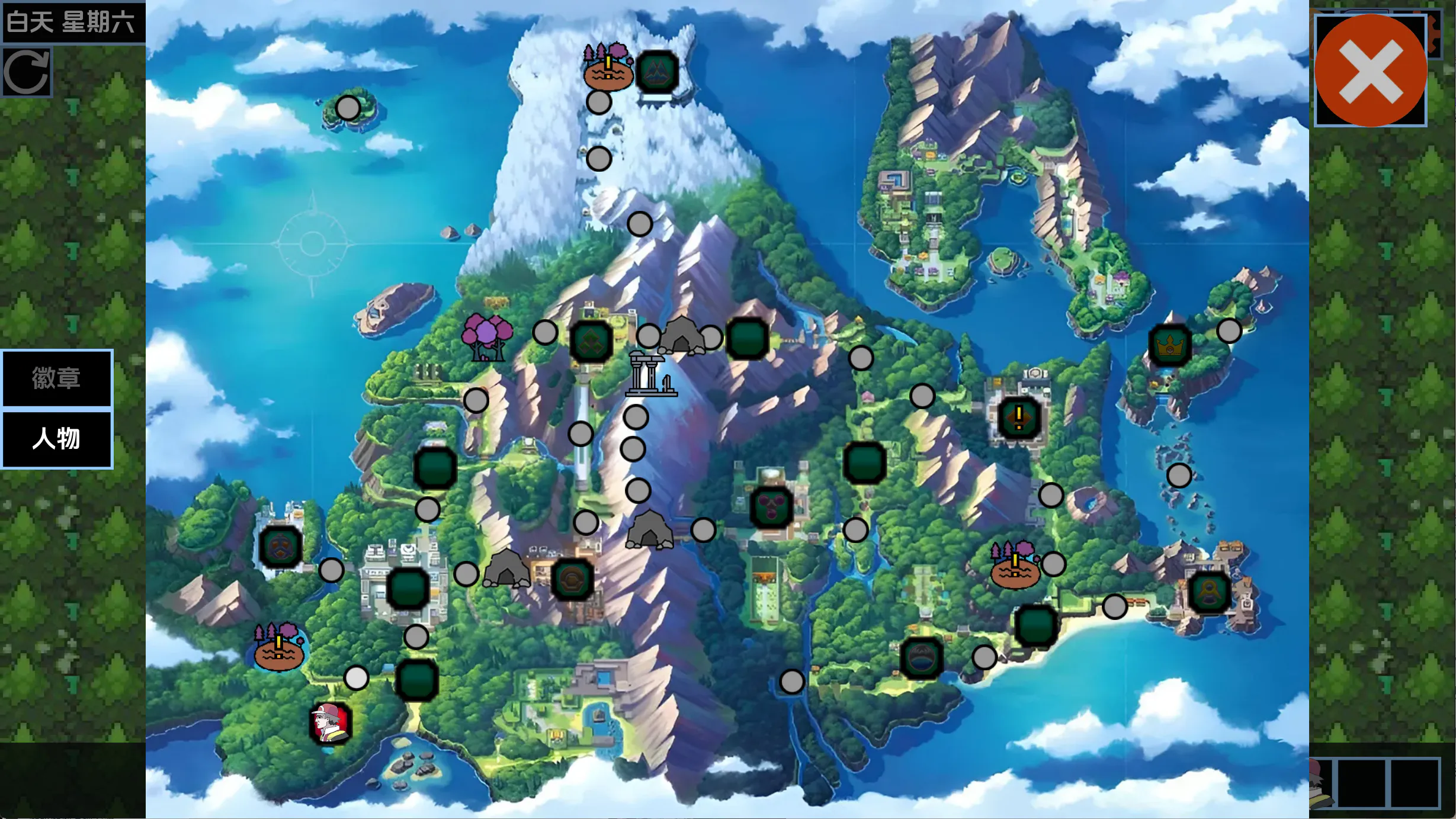Select the twin mountain peaks badge marker
The image size is (1456, 819).
click(x=656, y=72)
